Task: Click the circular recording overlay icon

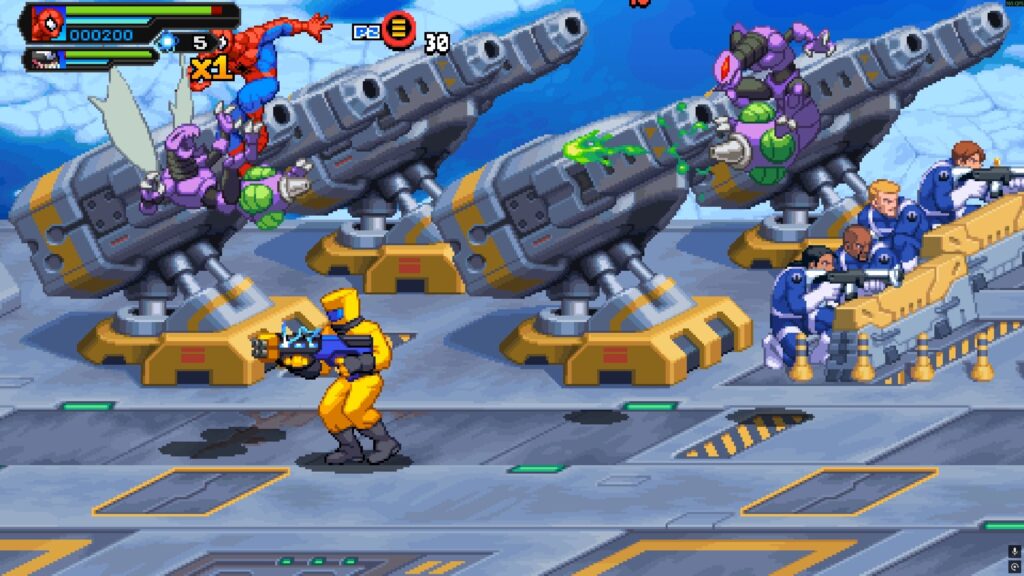Action: (x=1016, y=566)
